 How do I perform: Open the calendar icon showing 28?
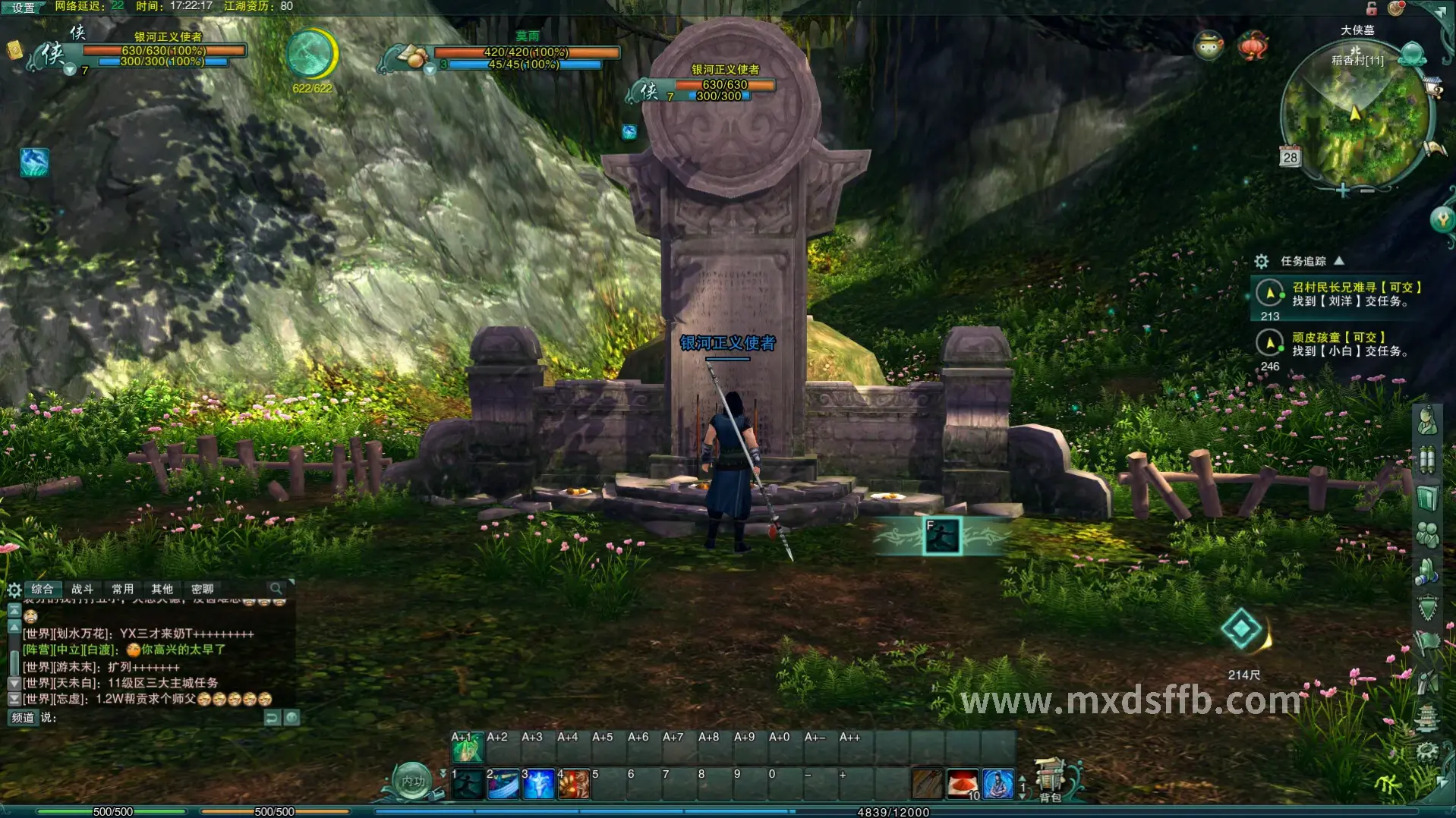(1290, 157)
